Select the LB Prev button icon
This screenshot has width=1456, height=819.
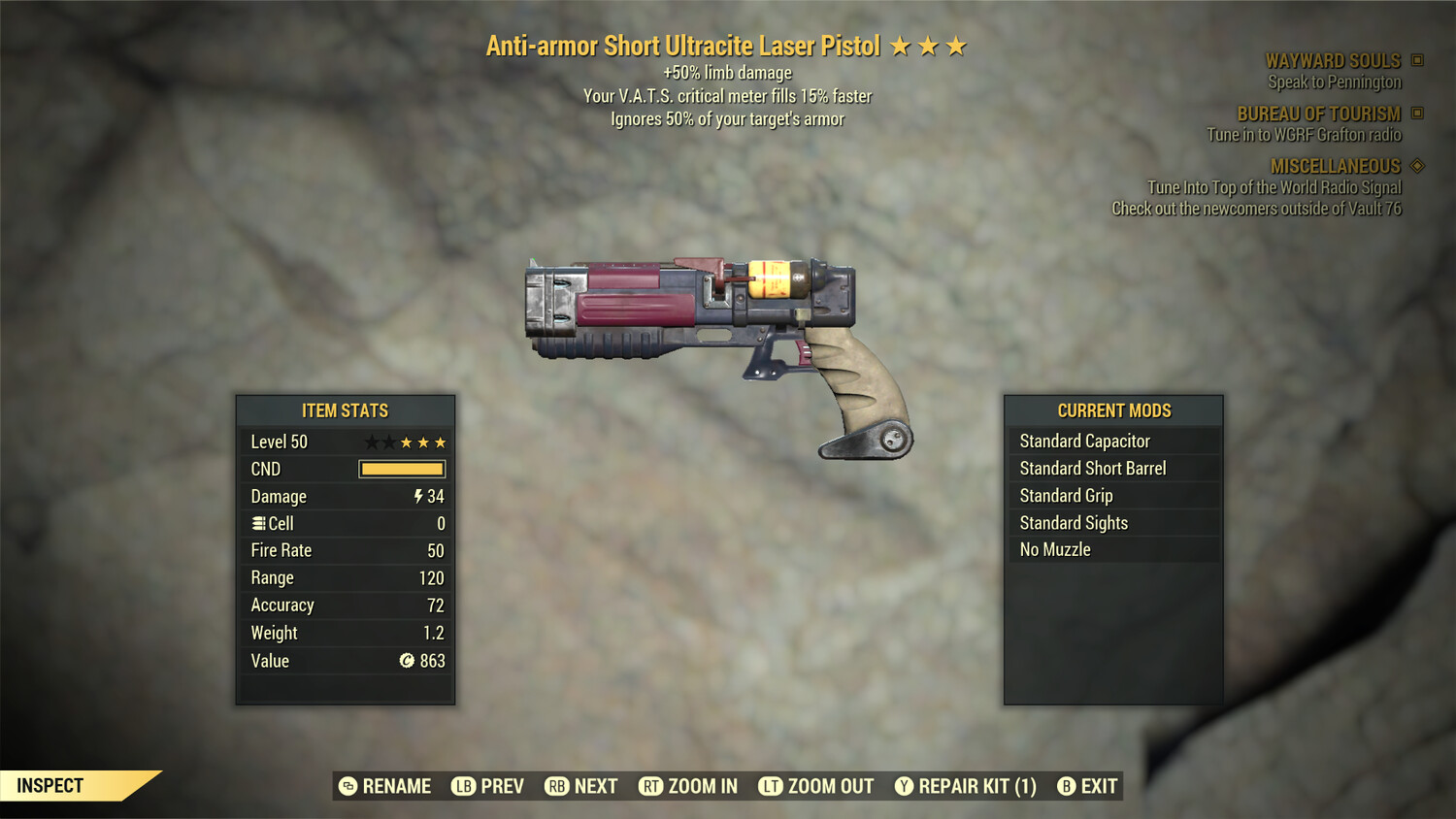(463, 786)
